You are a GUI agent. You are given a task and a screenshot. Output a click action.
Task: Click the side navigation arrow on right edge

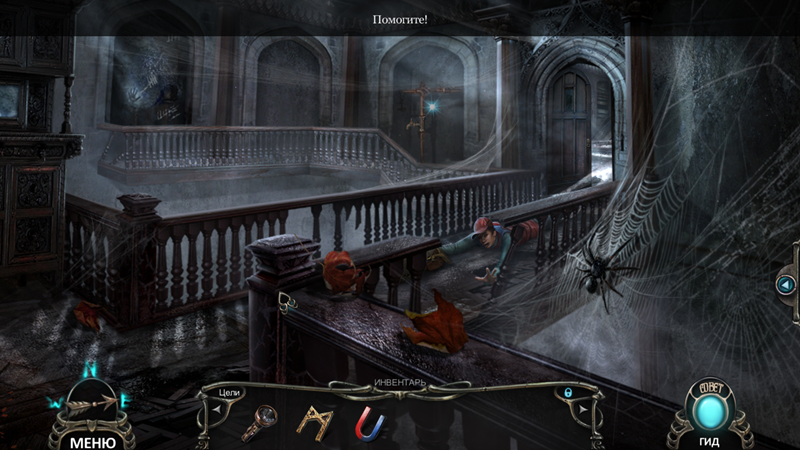[786, 285]
